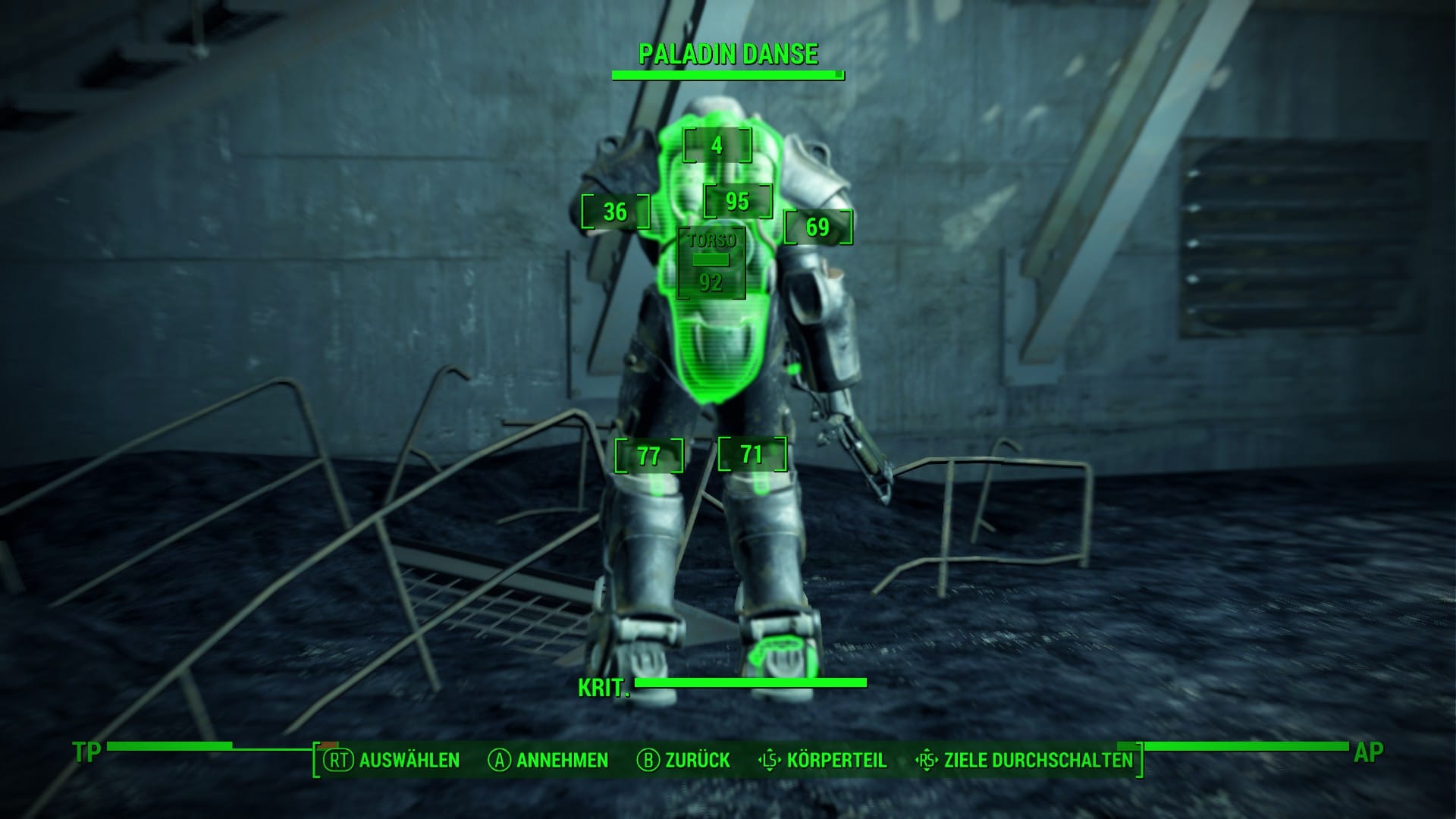Pick the leg target showing 77 percent
Screen dimensions: 1456x819
click(x=648, y=456)
